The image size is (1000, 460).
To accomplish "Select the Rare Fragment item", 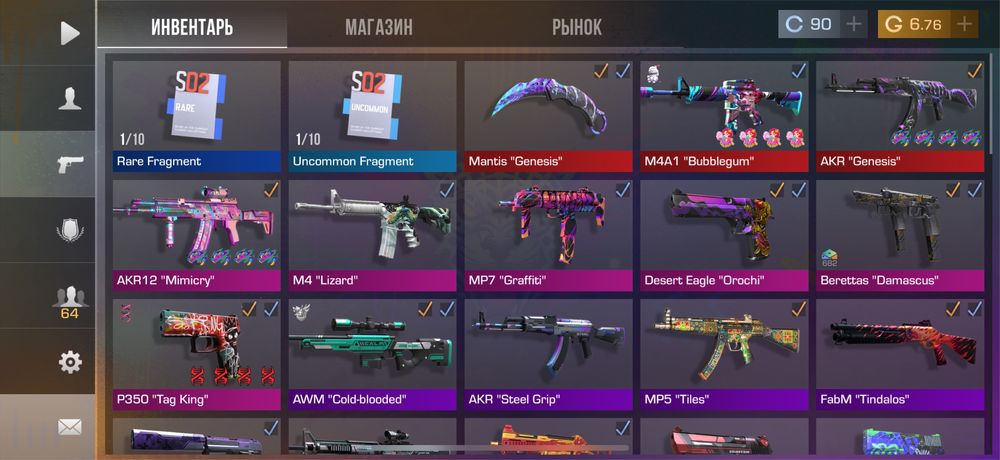I will [197, 116].
